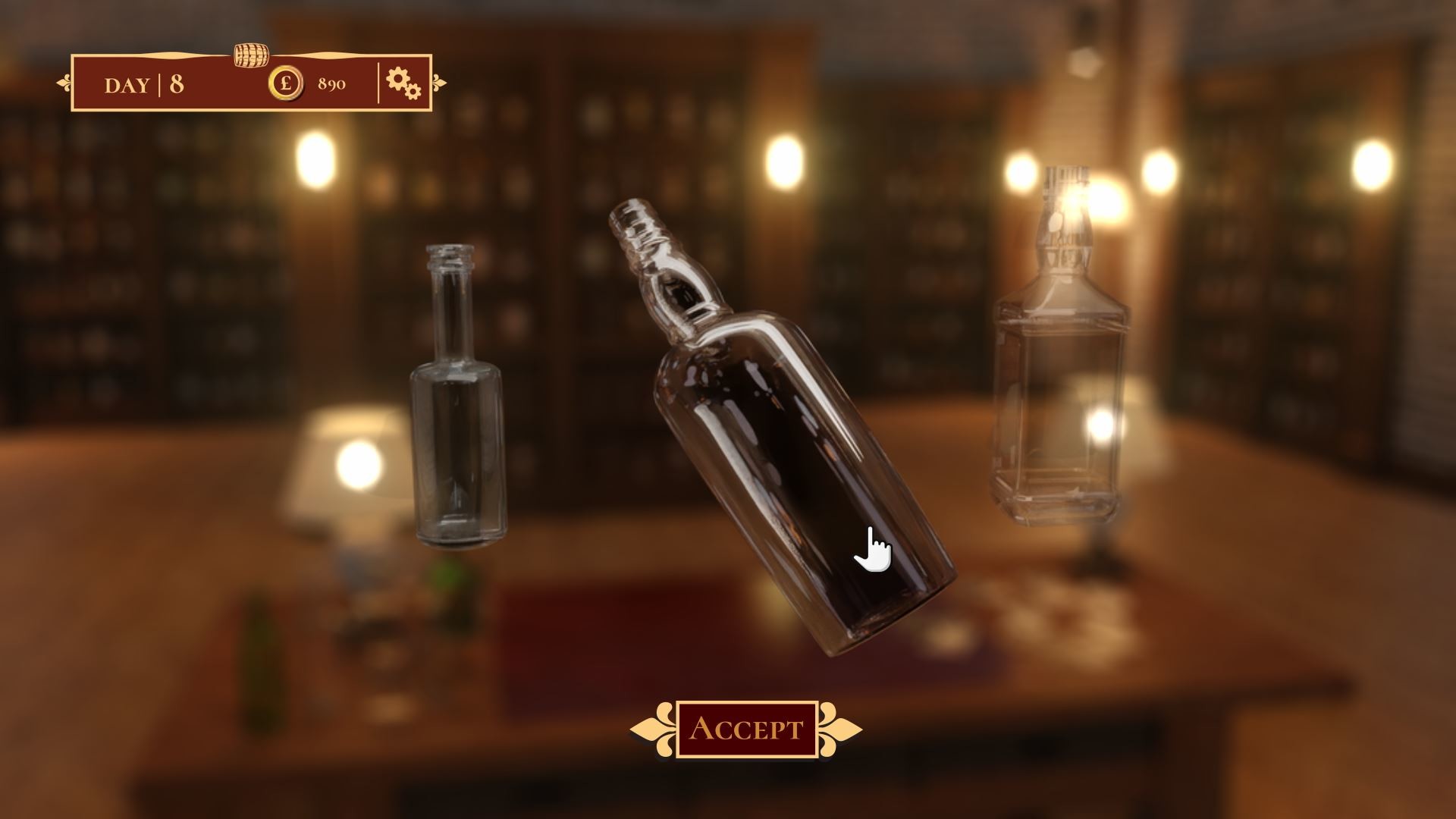1456x819 pixels.
Task: Click the fleur ornament left of the header panel
Action: coord(64,83)
